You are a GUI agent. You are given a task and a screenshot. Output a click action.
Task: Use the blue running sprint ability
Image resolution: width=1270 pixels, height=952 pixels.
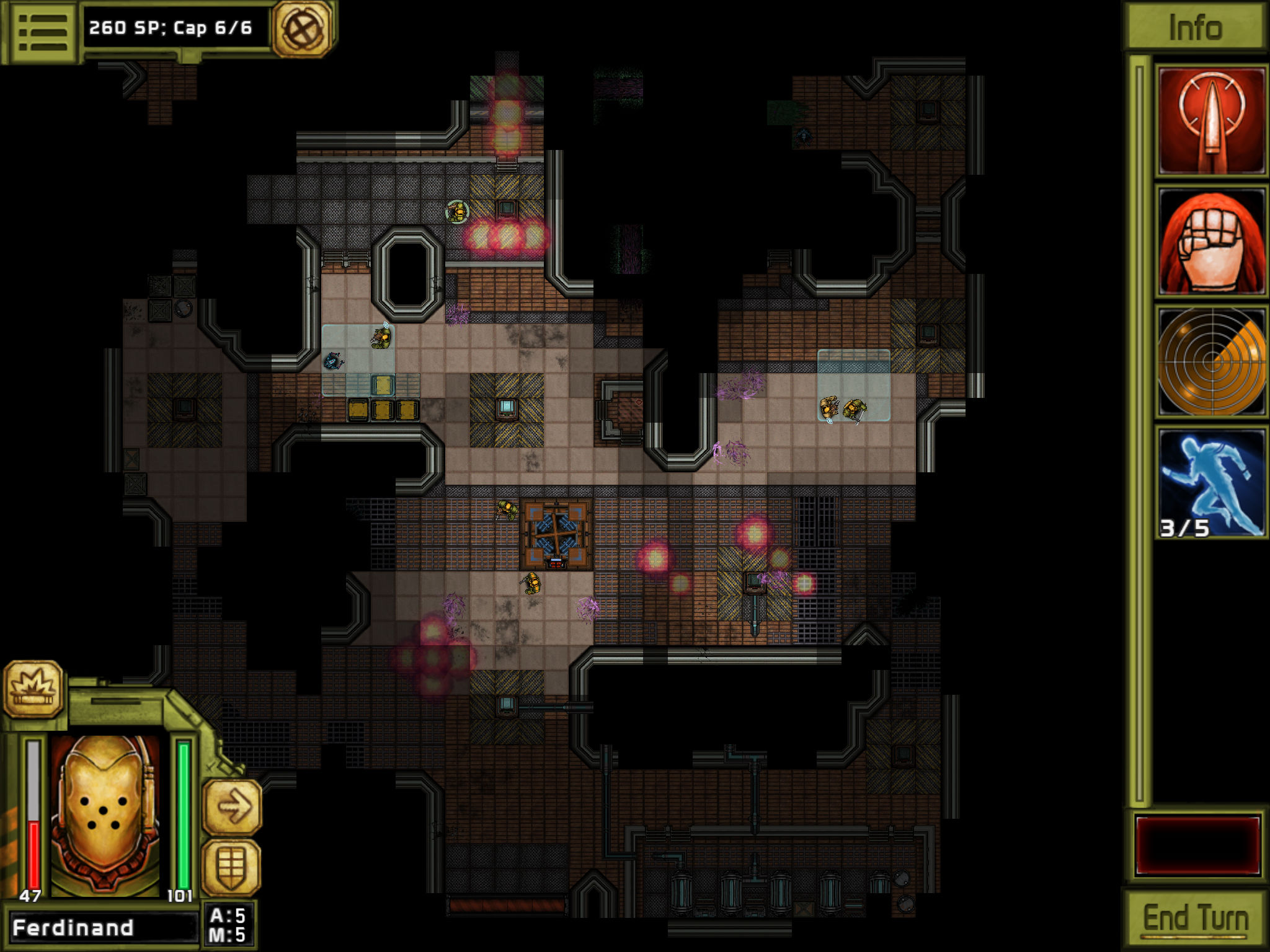point(1211,482)
